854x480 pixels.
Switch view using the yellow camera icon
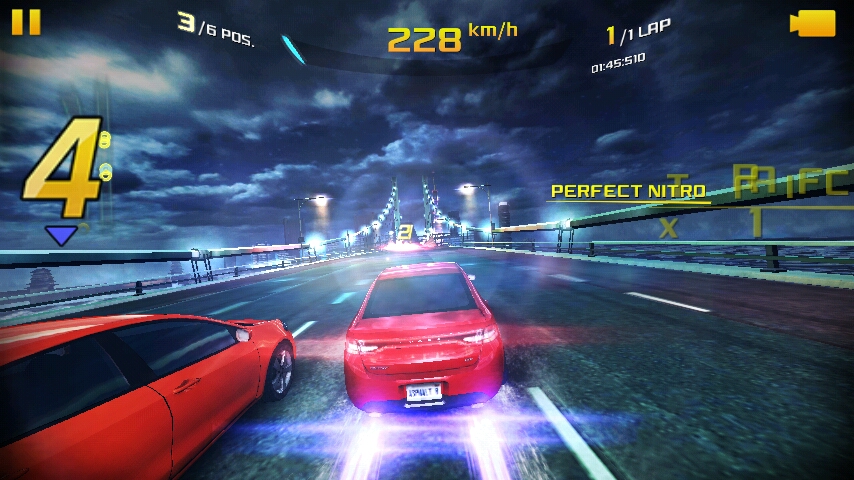(812, 23)
